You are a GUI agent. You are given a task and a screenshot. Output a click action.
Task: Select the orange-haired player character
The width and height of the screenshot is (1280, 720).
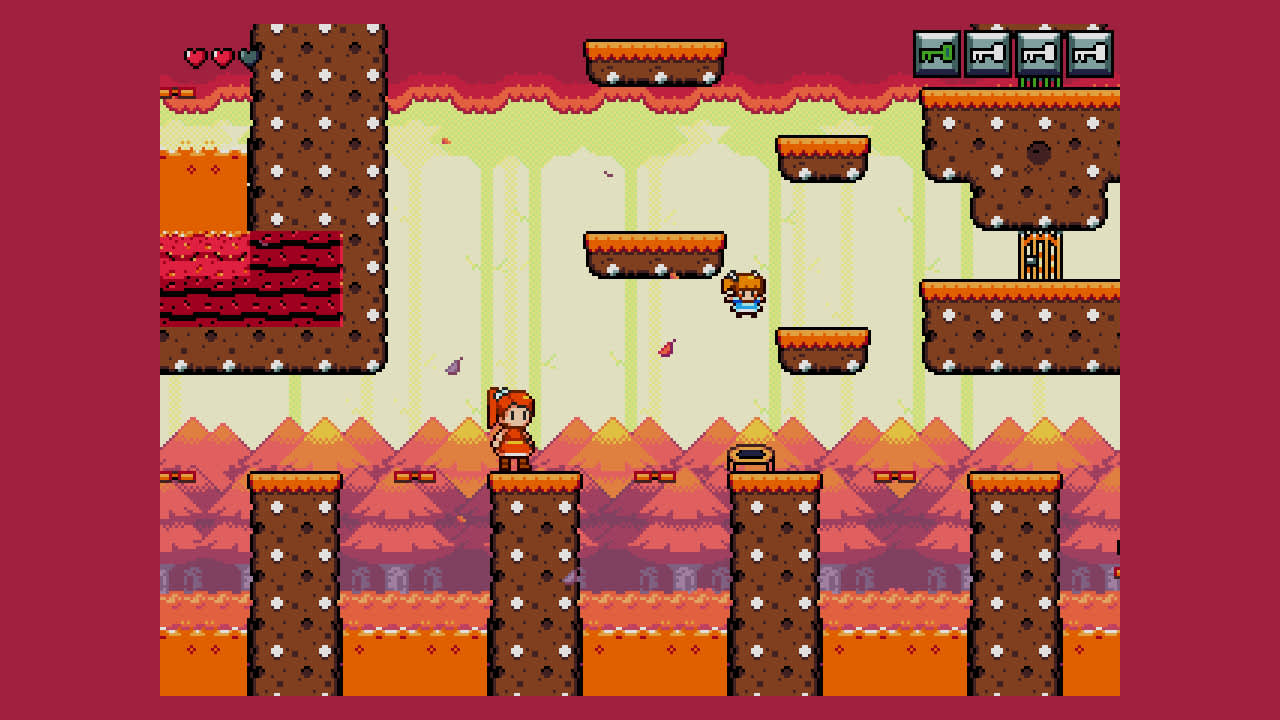click(512, 430)
